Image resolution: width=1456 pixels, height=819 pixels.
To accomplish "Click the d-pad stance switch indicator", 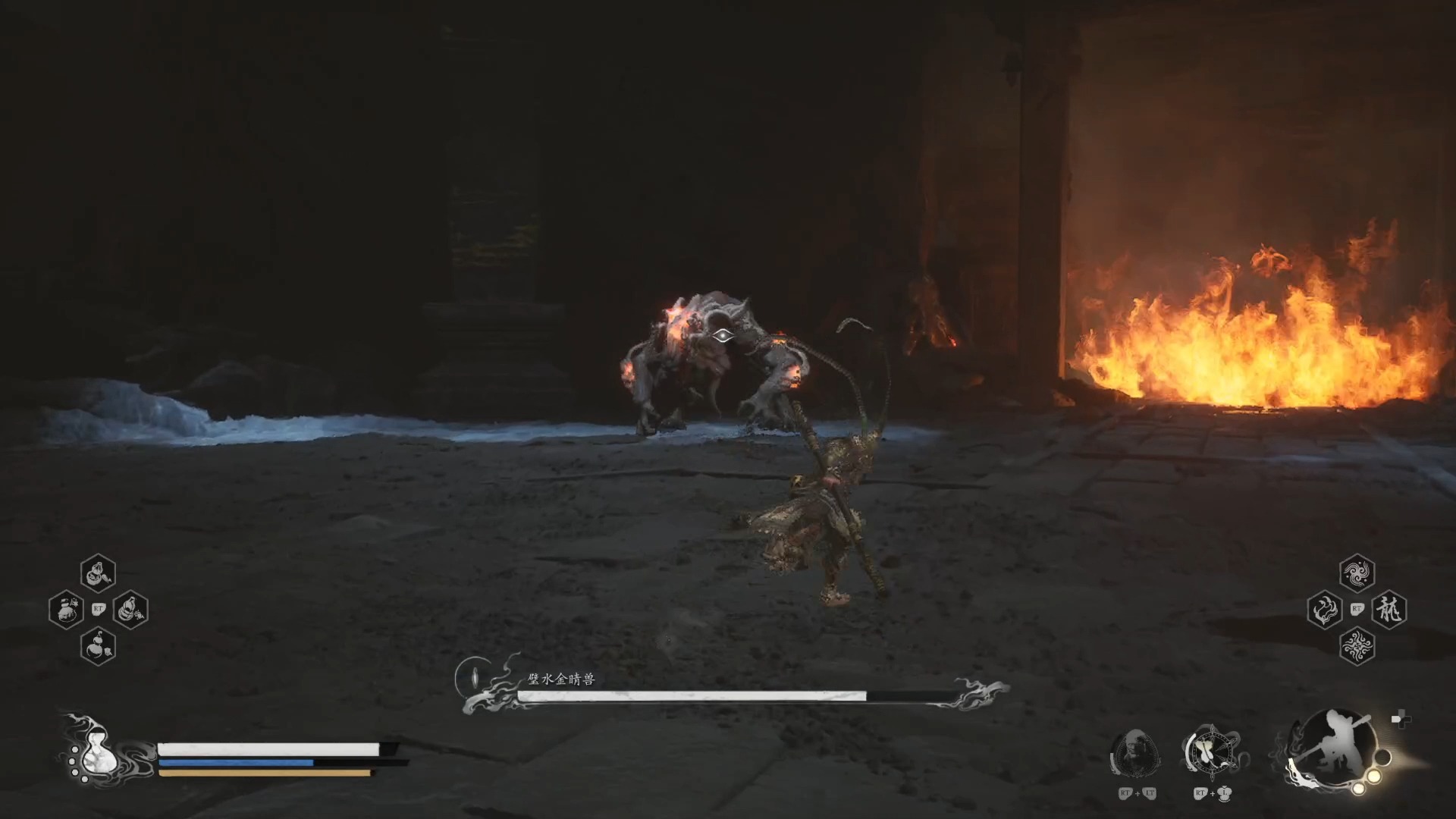I will pyautogui.click(x=1401, y=720).
